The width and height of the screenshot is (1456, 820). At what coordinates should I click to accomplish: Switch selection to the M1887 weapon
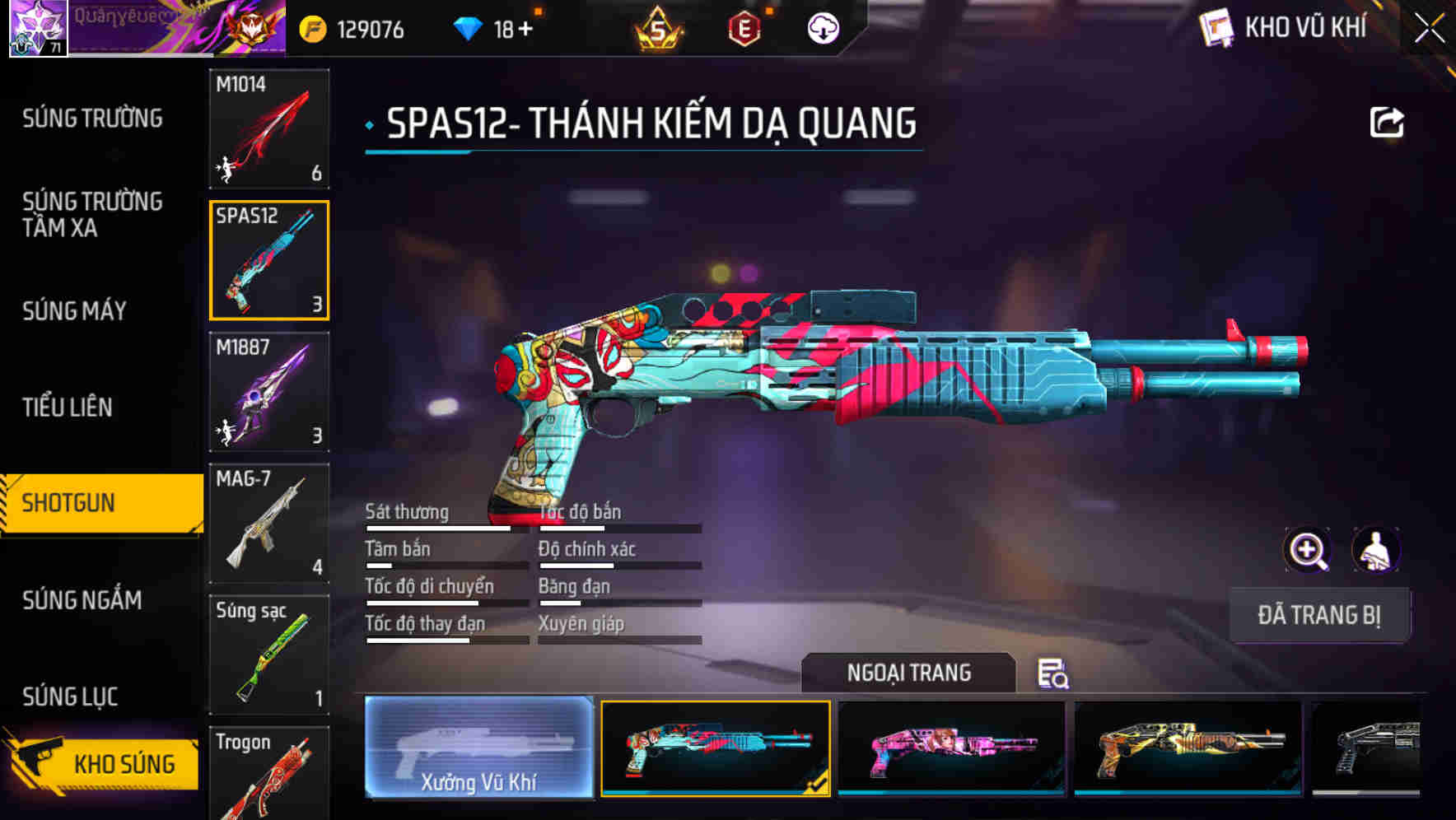(268, 393)
